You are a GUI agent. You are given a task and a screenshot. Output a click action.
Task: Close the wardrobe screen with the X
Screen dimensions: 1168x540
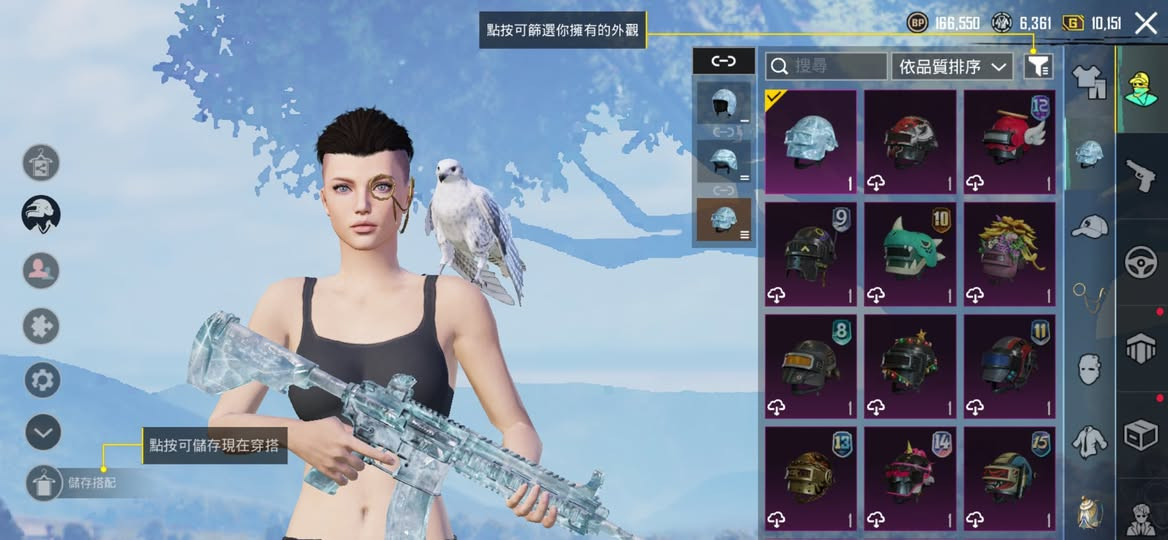tap(1146, 22)
